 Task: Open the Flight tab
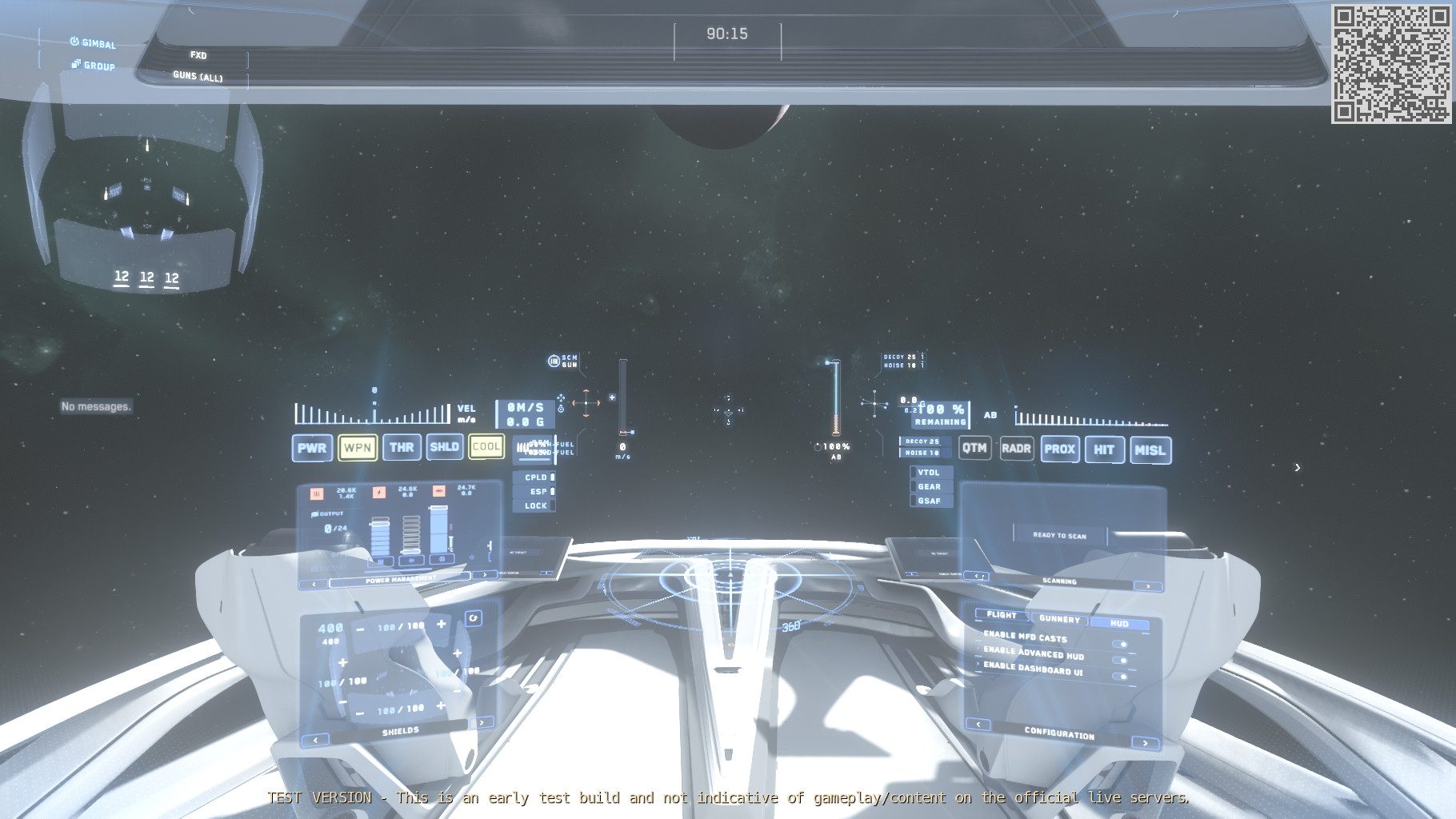1002,616
